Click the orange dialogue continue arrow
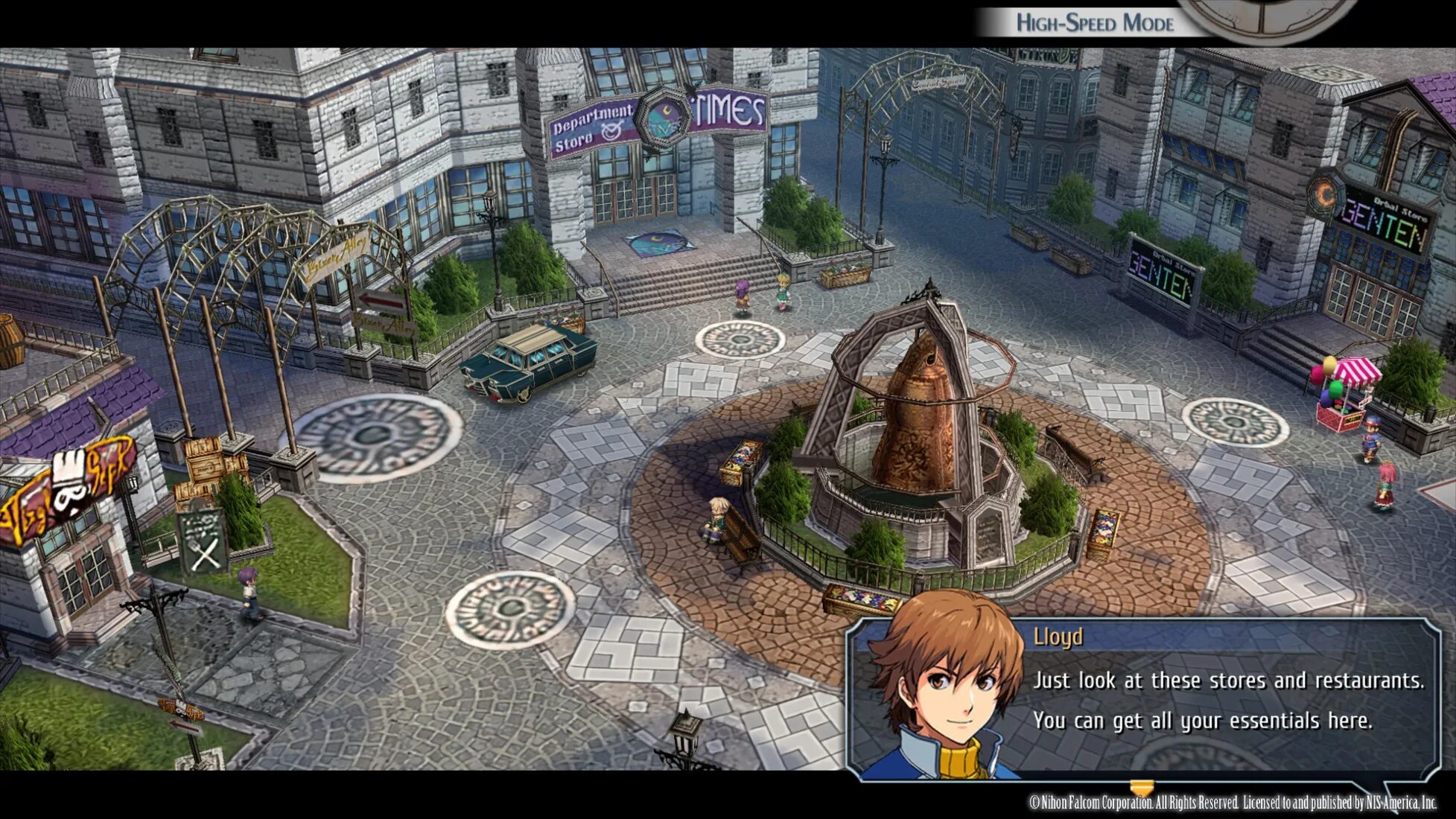The height and width of the screenshot is (819, 1456). point(1141,787)
